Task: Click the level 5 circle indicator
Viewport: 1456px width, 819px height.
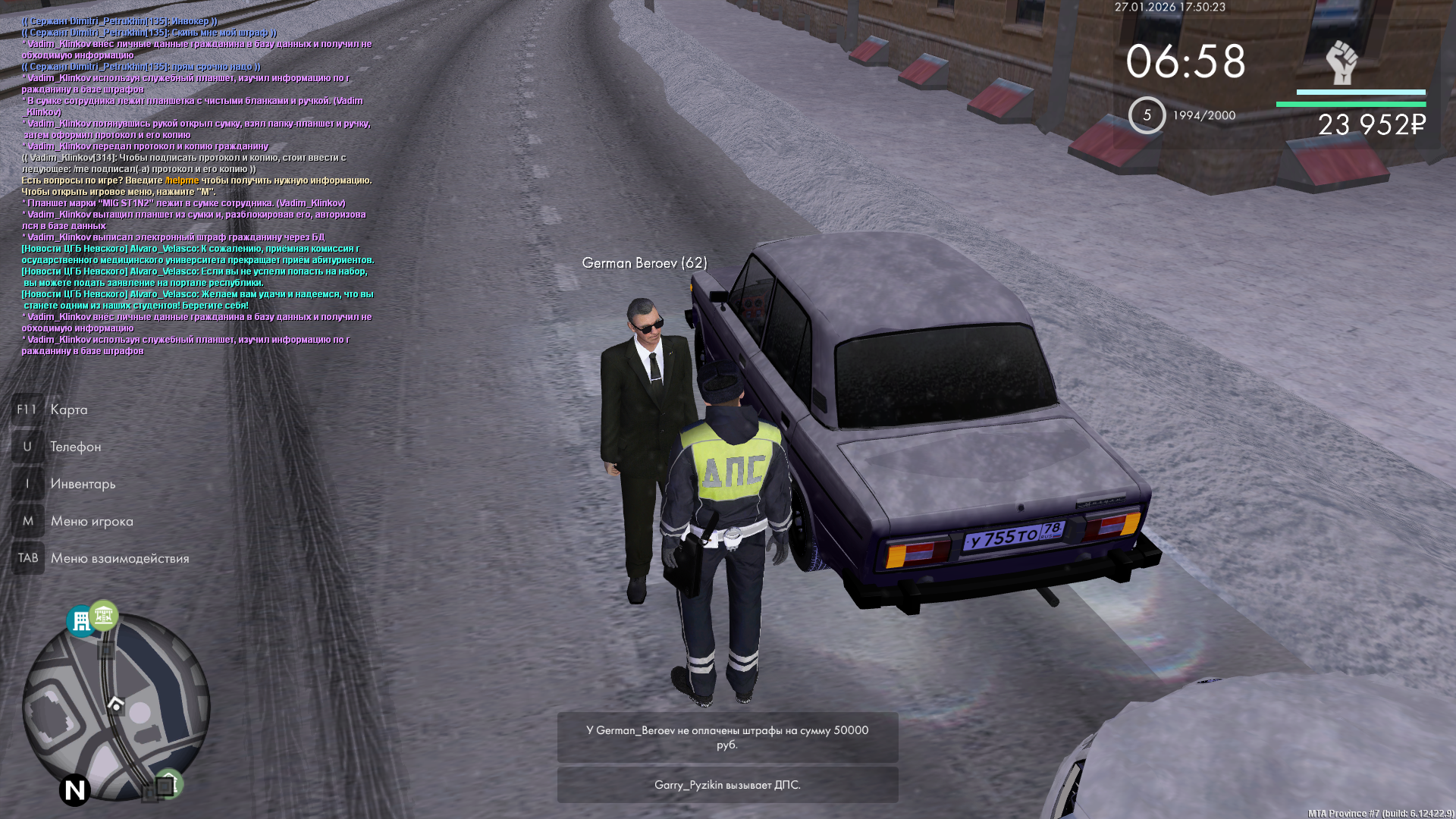Action: (1147, 115)
